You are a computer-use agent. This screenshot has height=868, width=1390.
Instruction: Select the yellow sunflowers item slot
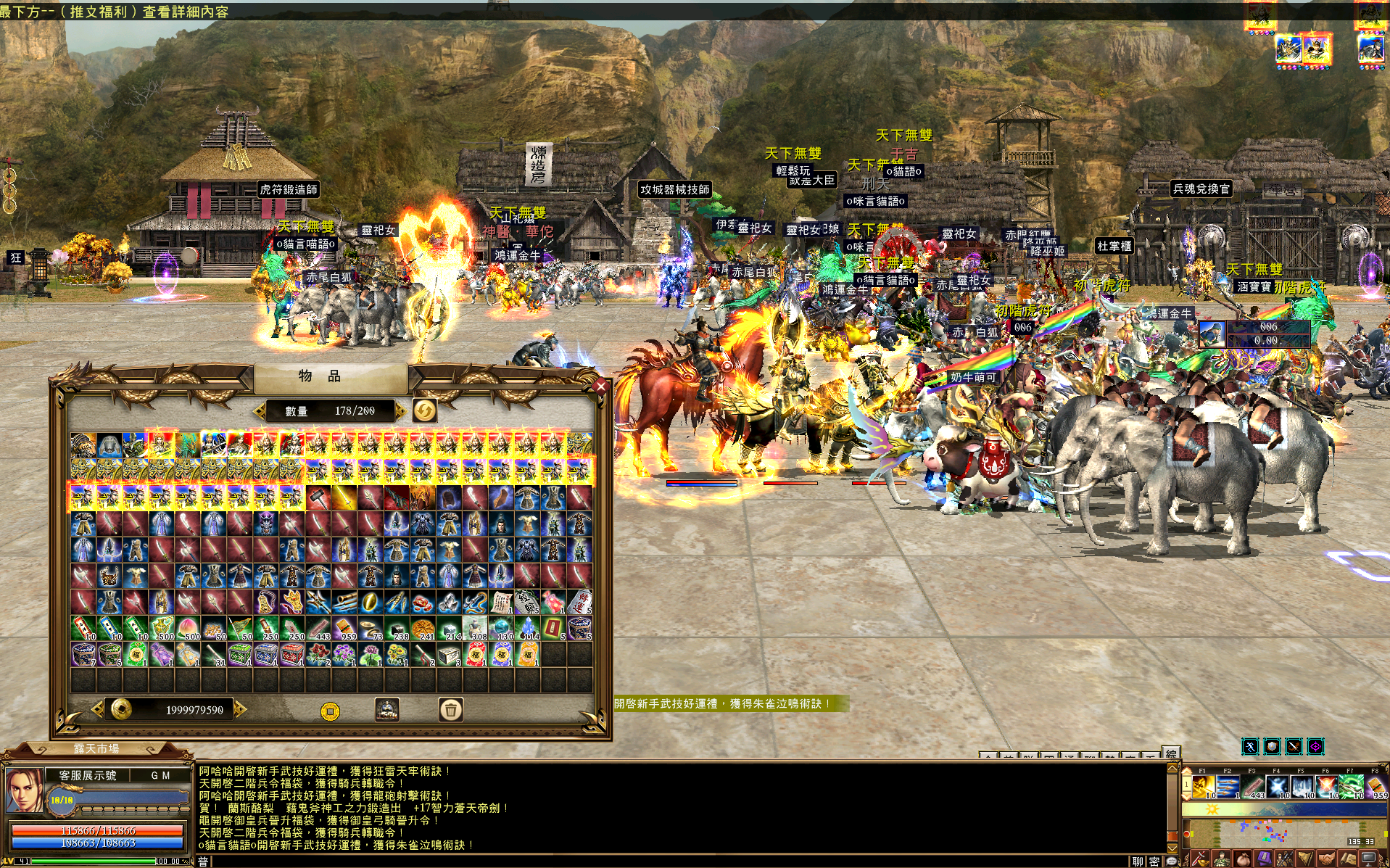point(397,654)
